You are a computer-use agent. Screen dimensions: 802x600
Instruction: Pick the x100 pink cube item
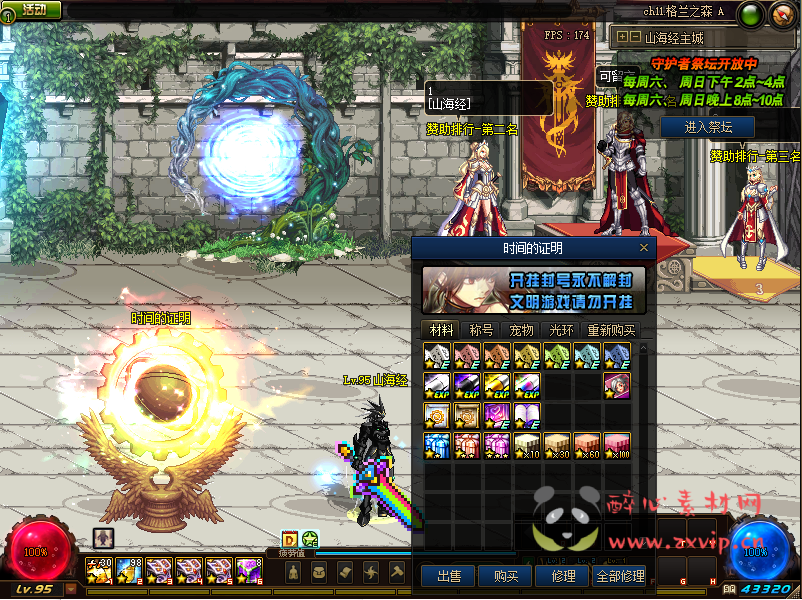point(617,444)
